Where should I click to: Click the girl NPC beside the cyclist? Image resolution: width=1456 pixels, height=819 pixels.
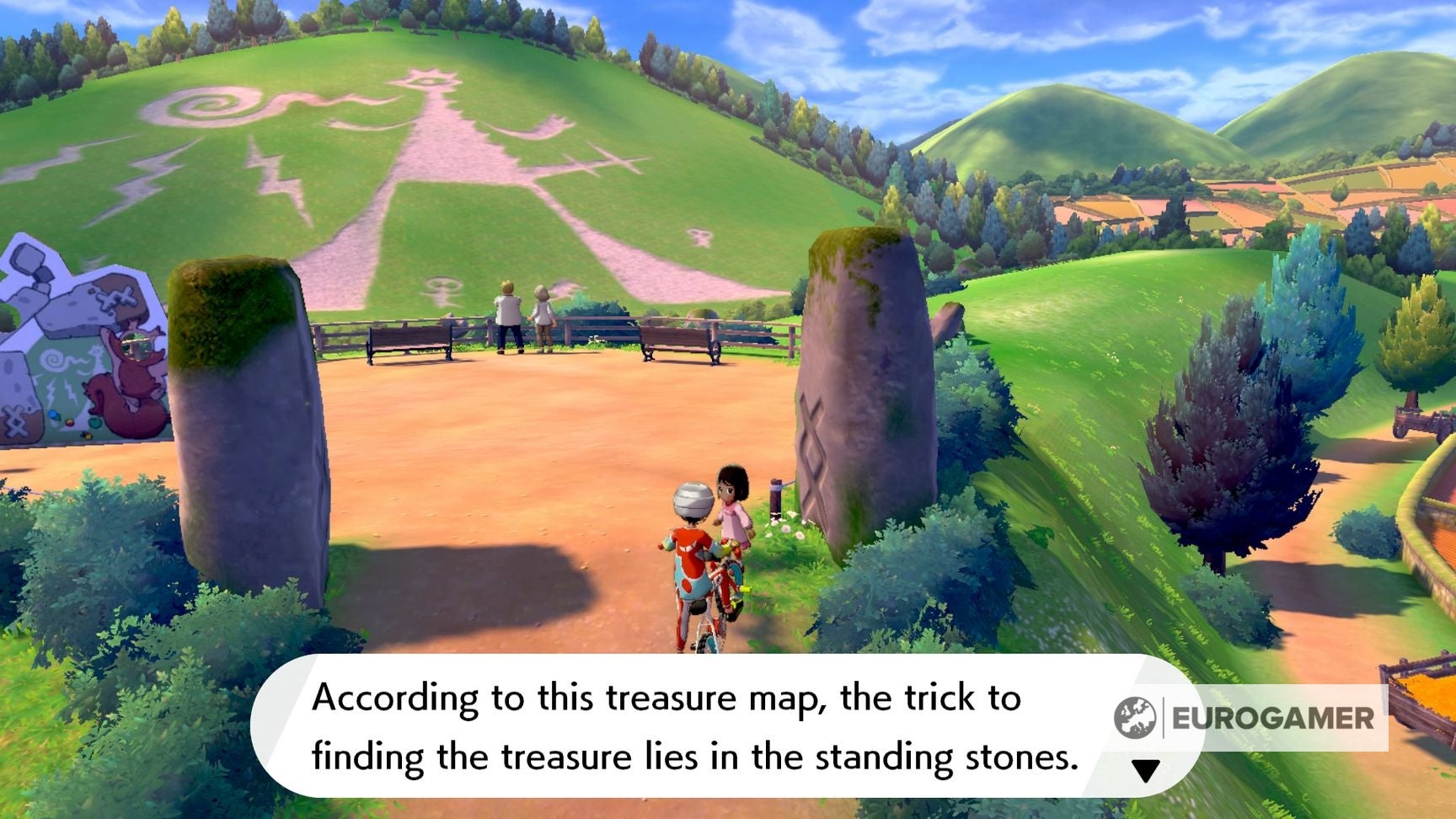(x=732, y=506)
